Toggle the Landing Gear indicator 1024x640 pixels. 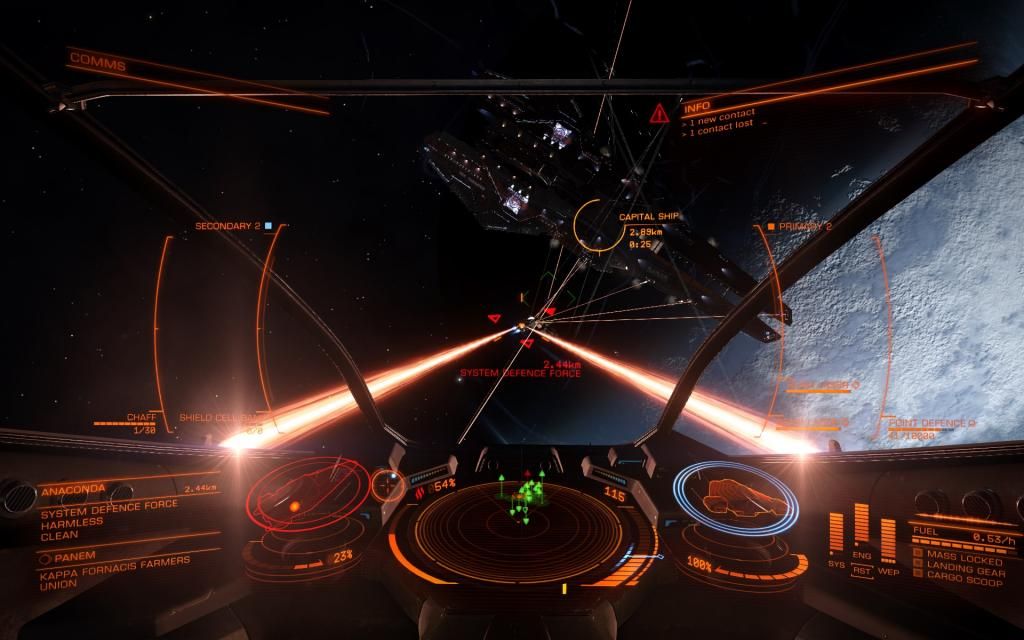tap(958, 567)
